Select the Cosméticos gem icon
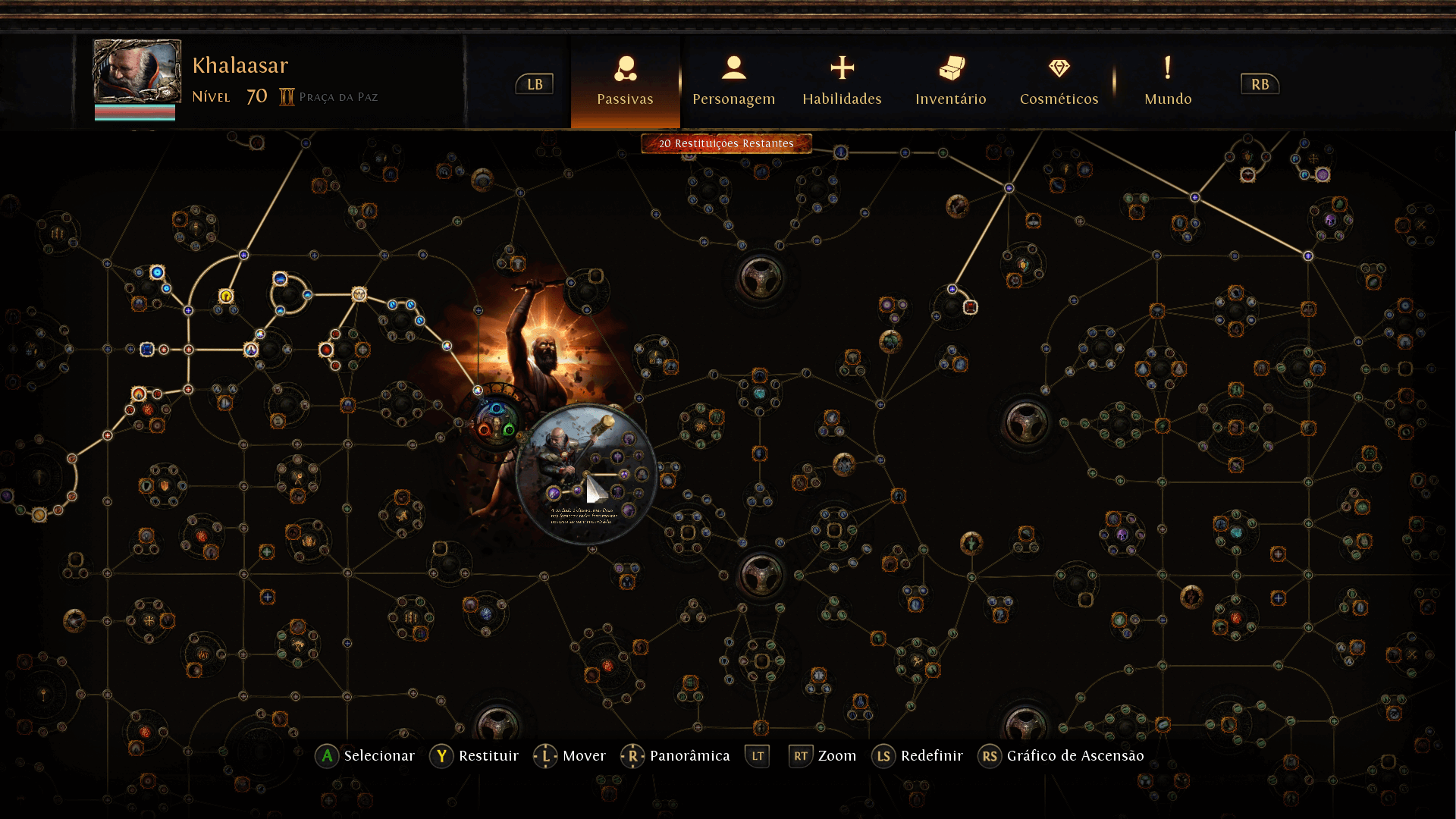This screenshot has height=819, width=1456. click(1059, 68)
